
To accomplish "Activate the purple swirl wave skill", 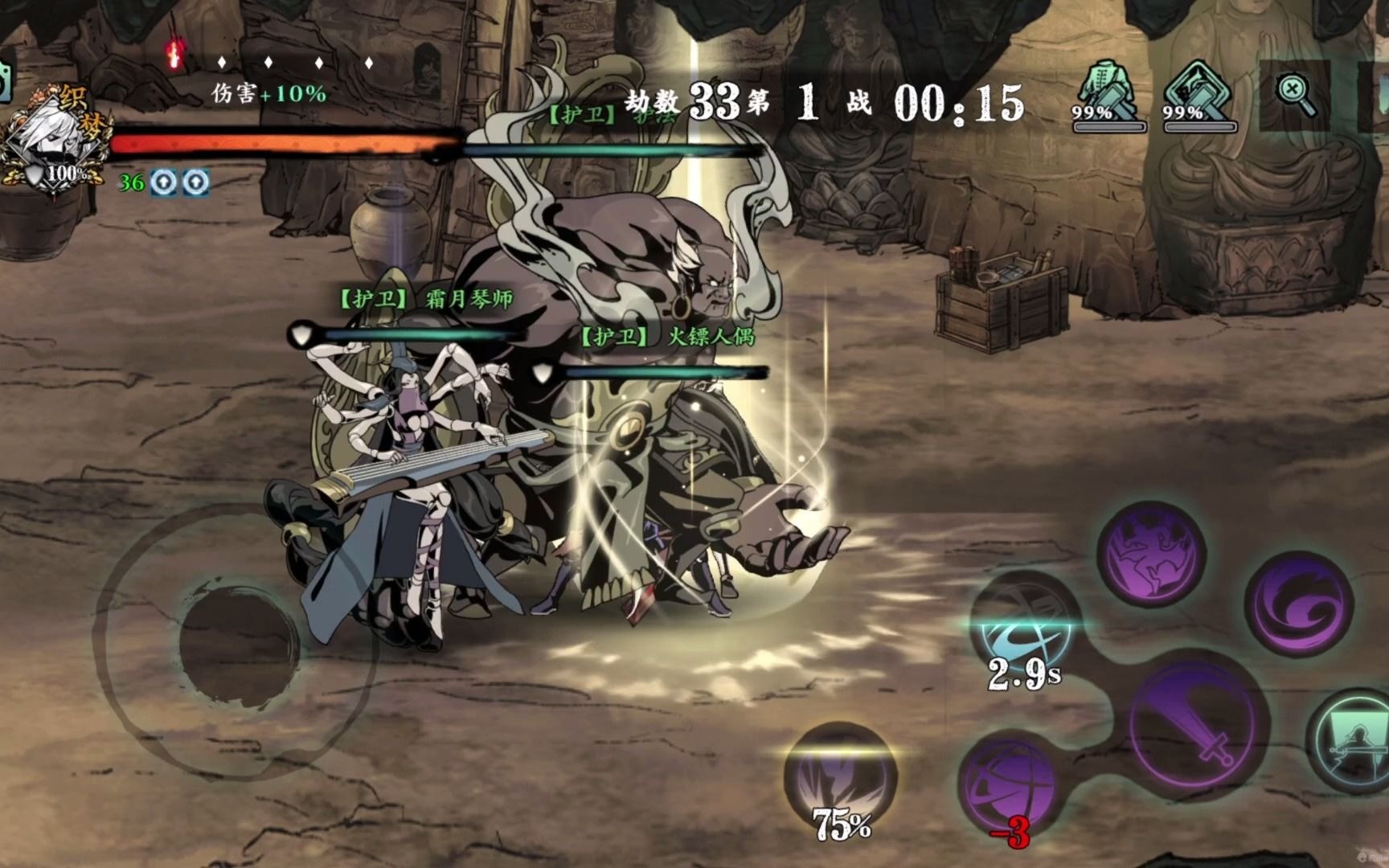I will tap(1298, 604).
